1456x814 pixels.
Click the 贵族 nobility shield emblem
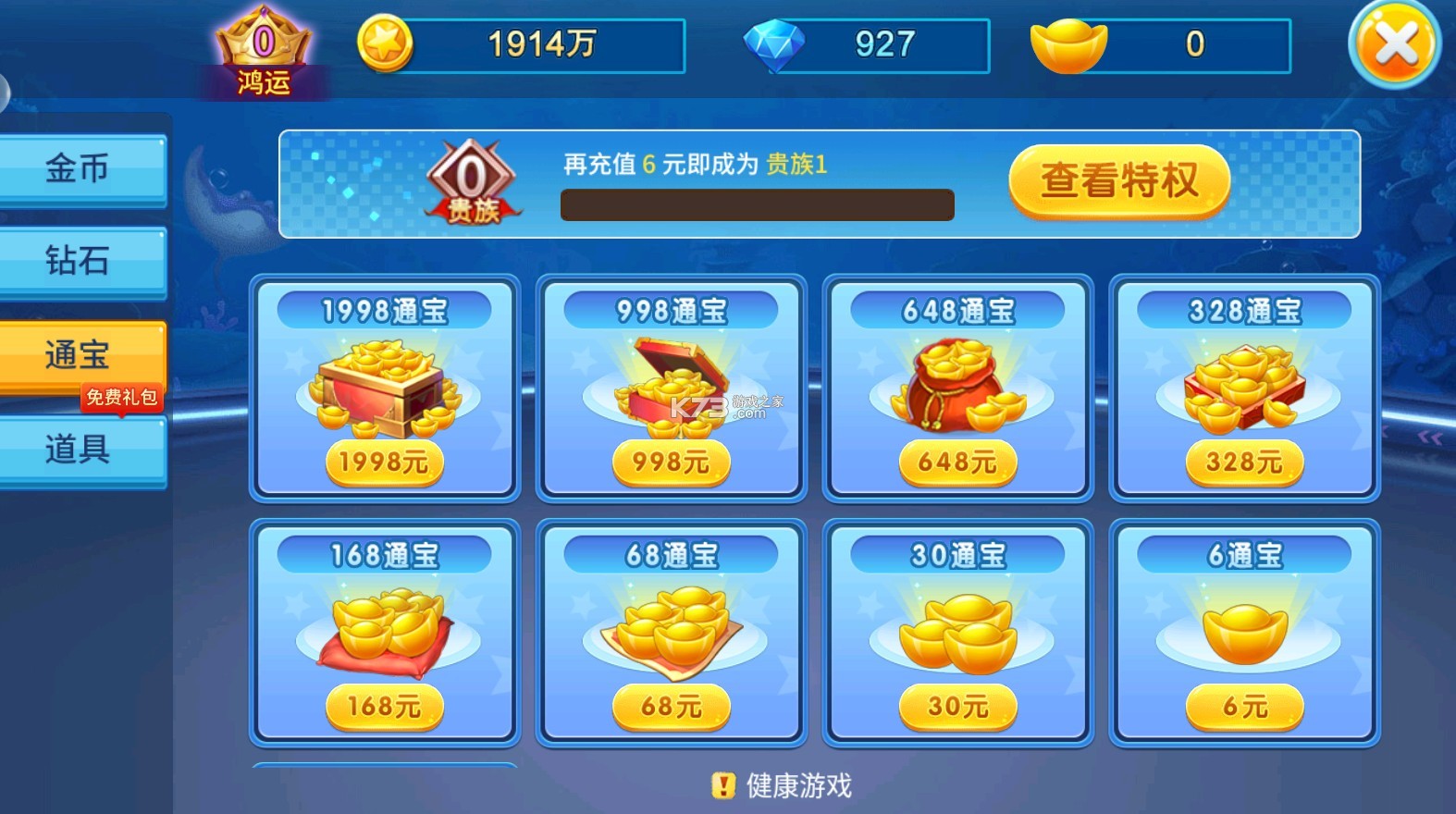(473, 183)
